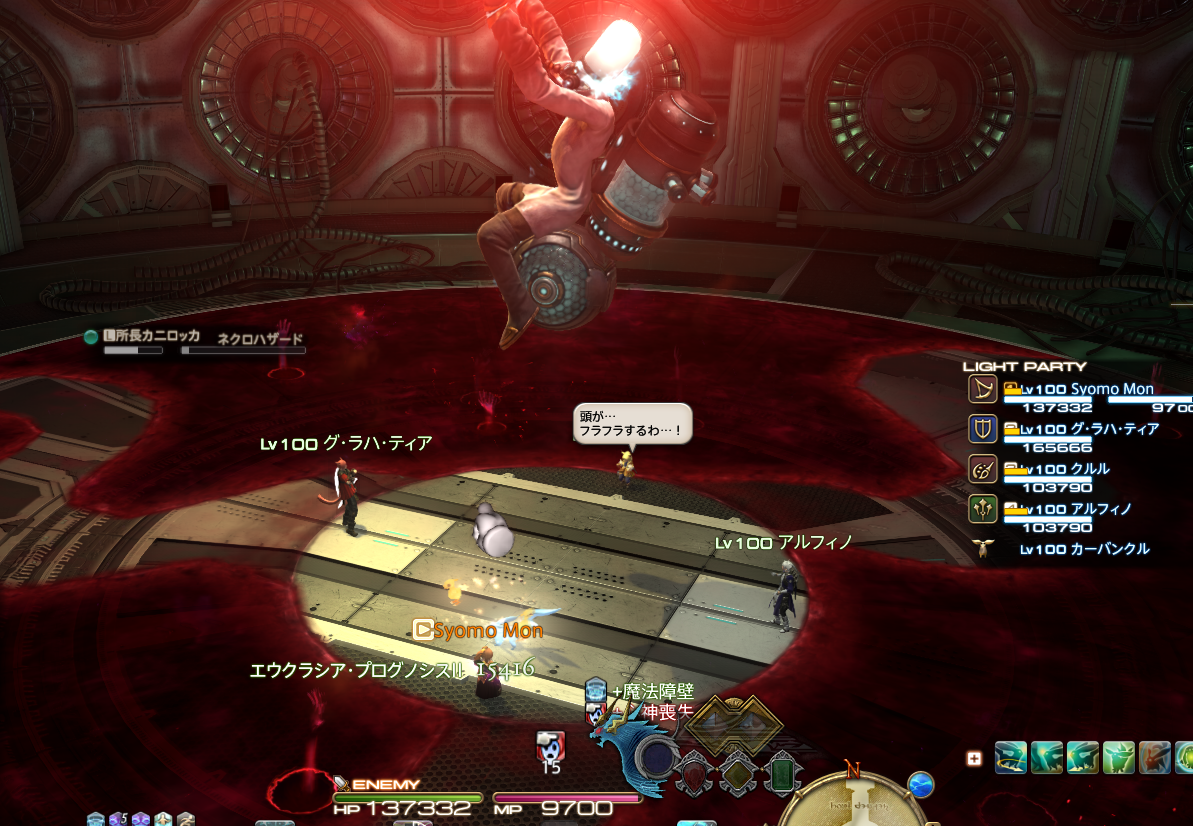Click the red shield job gauge gem
Viewport: 1193px width, 826px height.
coord(692,773)
